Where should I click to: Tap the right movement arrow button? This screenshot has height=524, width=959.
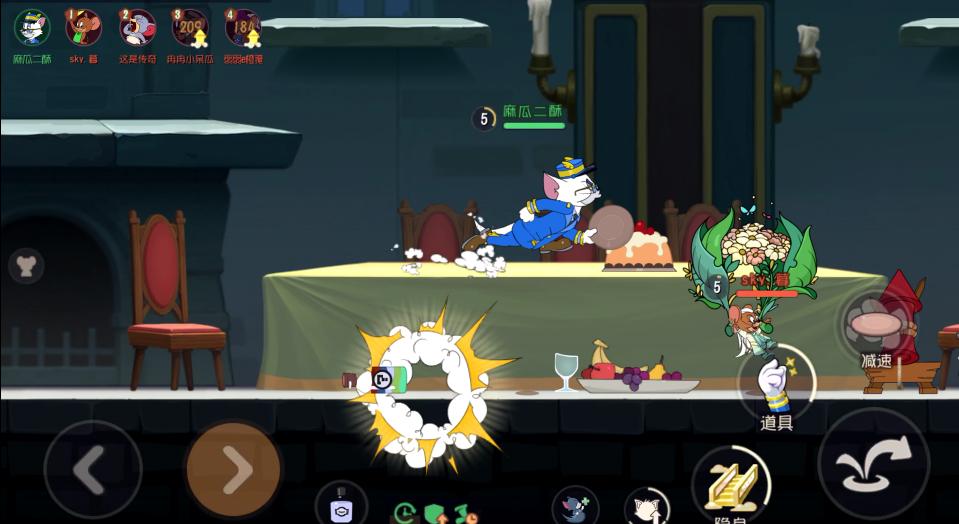[233, 469]
